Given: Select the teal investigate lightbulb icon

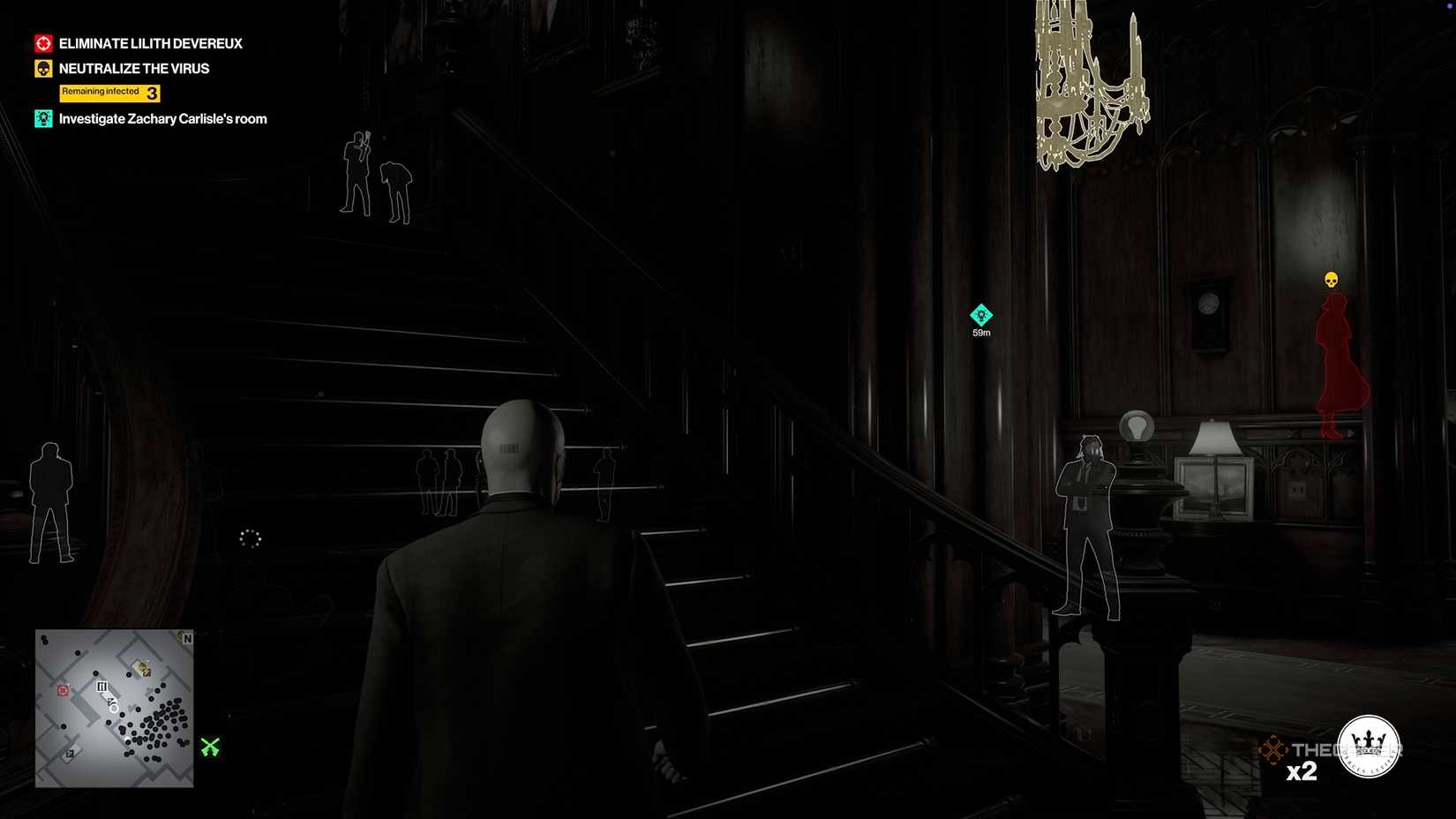Looking at the screenshot, I should pyautogui.click(x=42, y=118).
